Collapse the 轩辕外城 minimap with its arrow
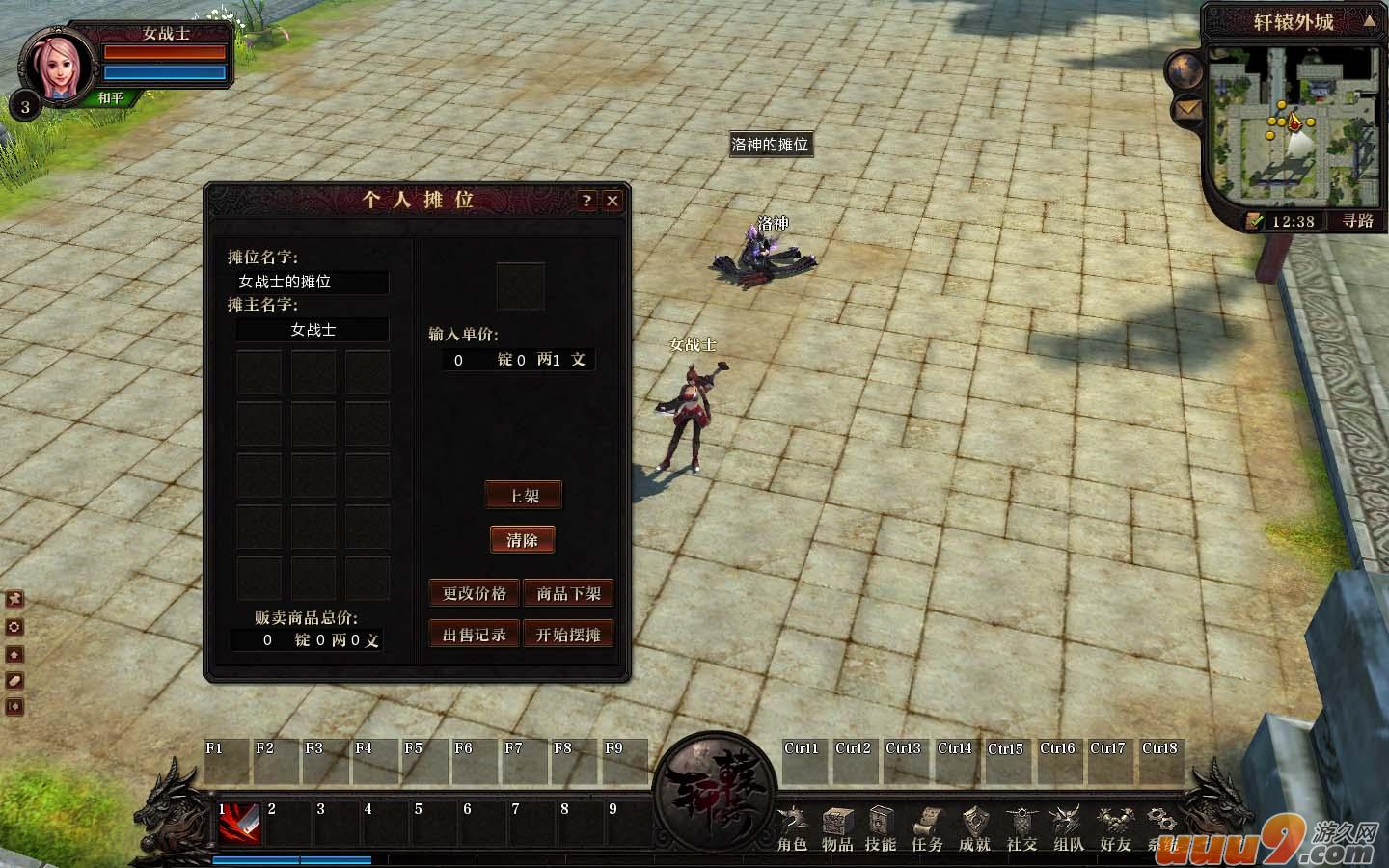The height and width of the screenshot is (868, 1389). 1370,21
